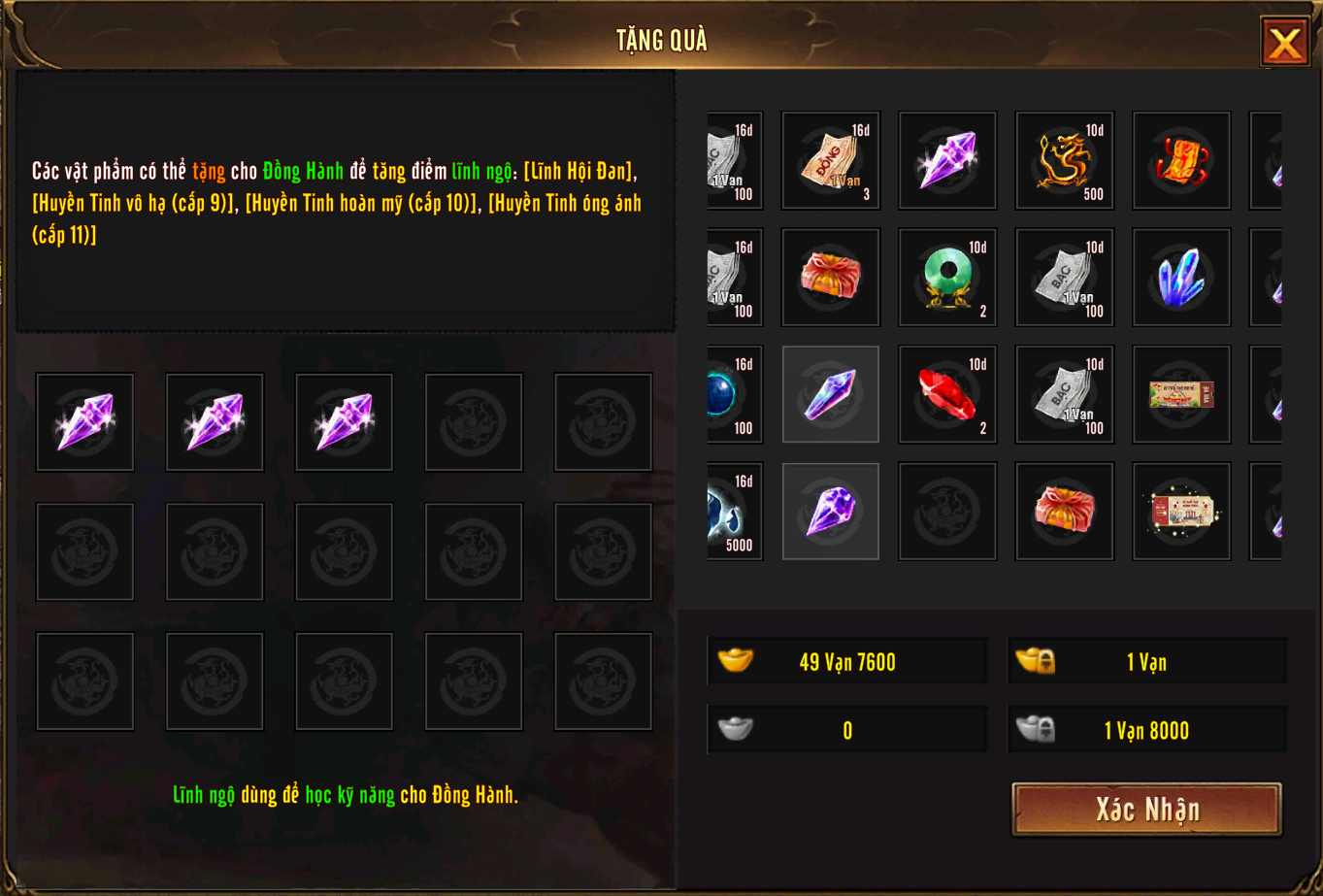Close the Tặng Quà gift window
Image resolution: width=1323 pixels, height=896 pixels.
[x=1284, y=43]
